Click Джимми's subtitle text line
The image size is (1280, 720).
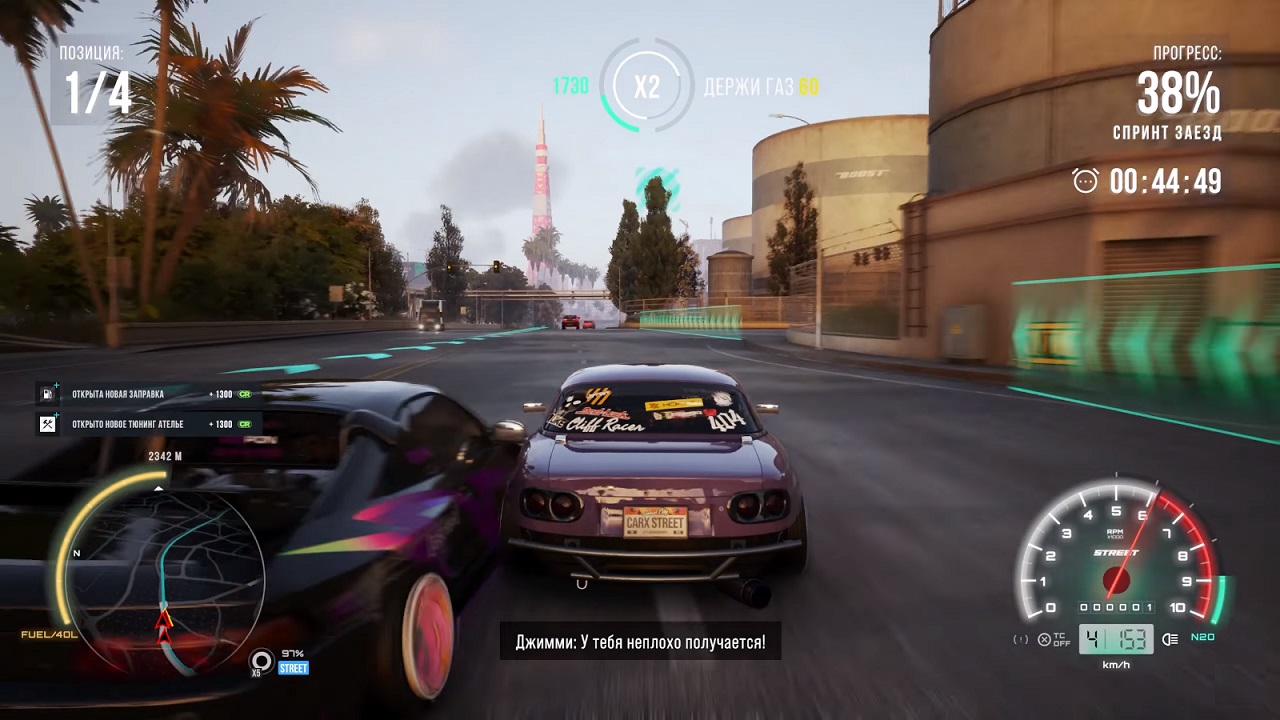(x=640, y=641)
